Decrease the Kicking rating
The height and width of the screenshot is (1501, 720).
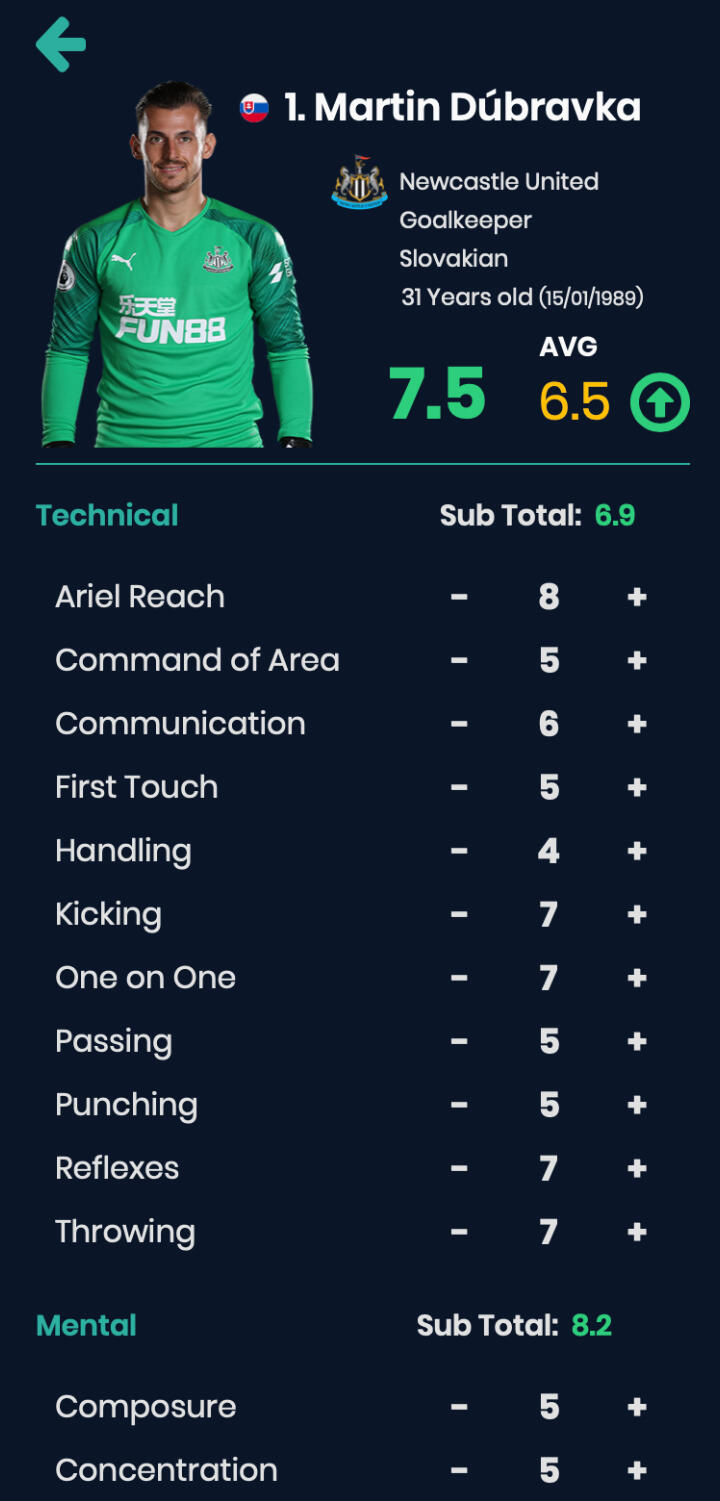[x=459, y=915]
